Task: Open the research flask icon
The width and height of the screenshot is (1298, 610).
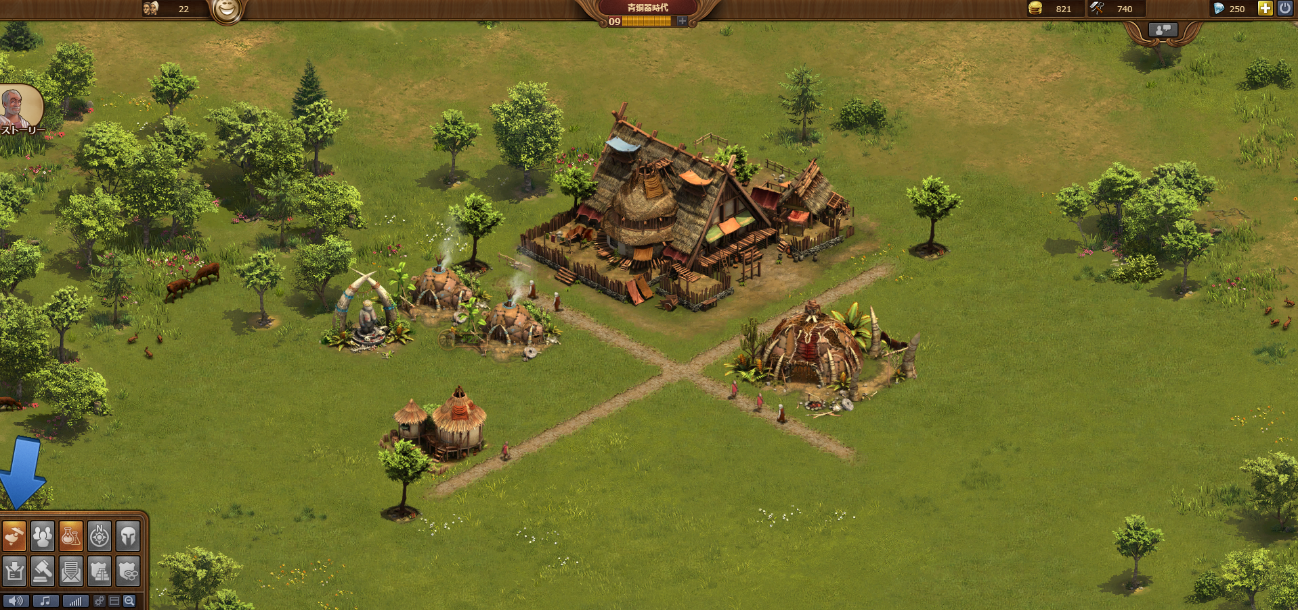Action: (71, 537)
